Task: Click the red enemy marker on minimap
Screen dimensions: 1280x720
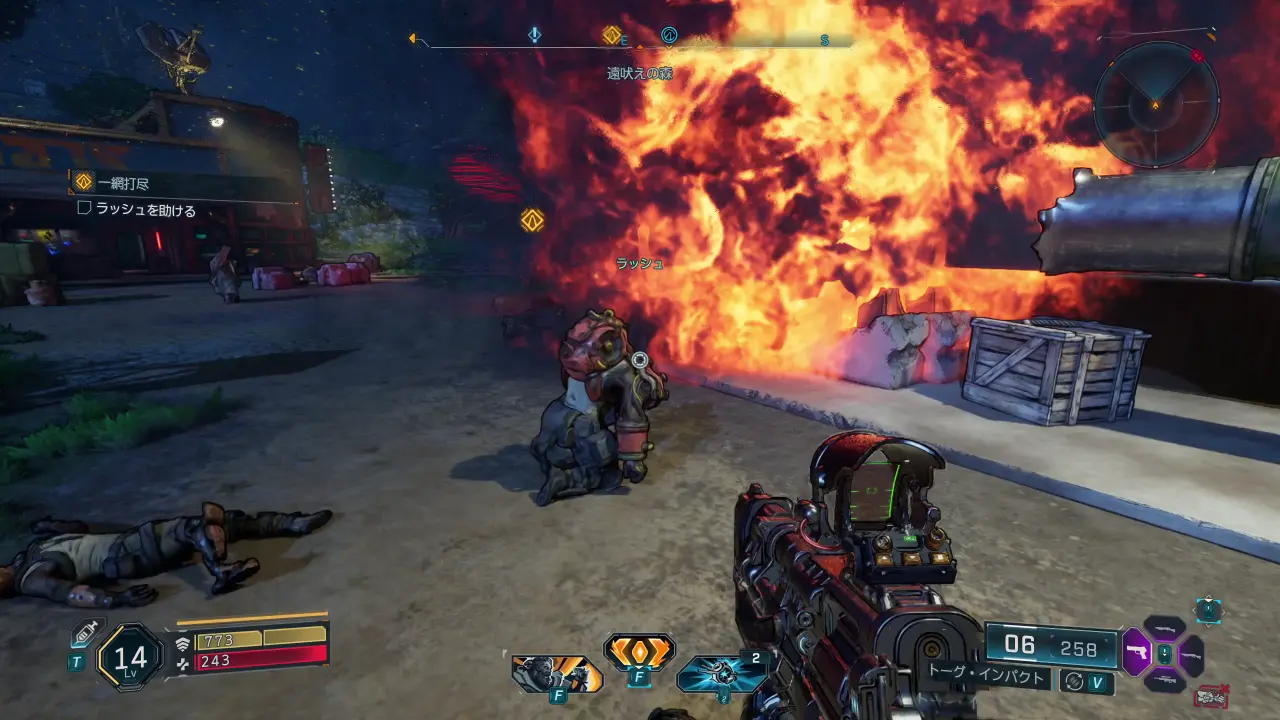Action: click(x=1197, y=57)
